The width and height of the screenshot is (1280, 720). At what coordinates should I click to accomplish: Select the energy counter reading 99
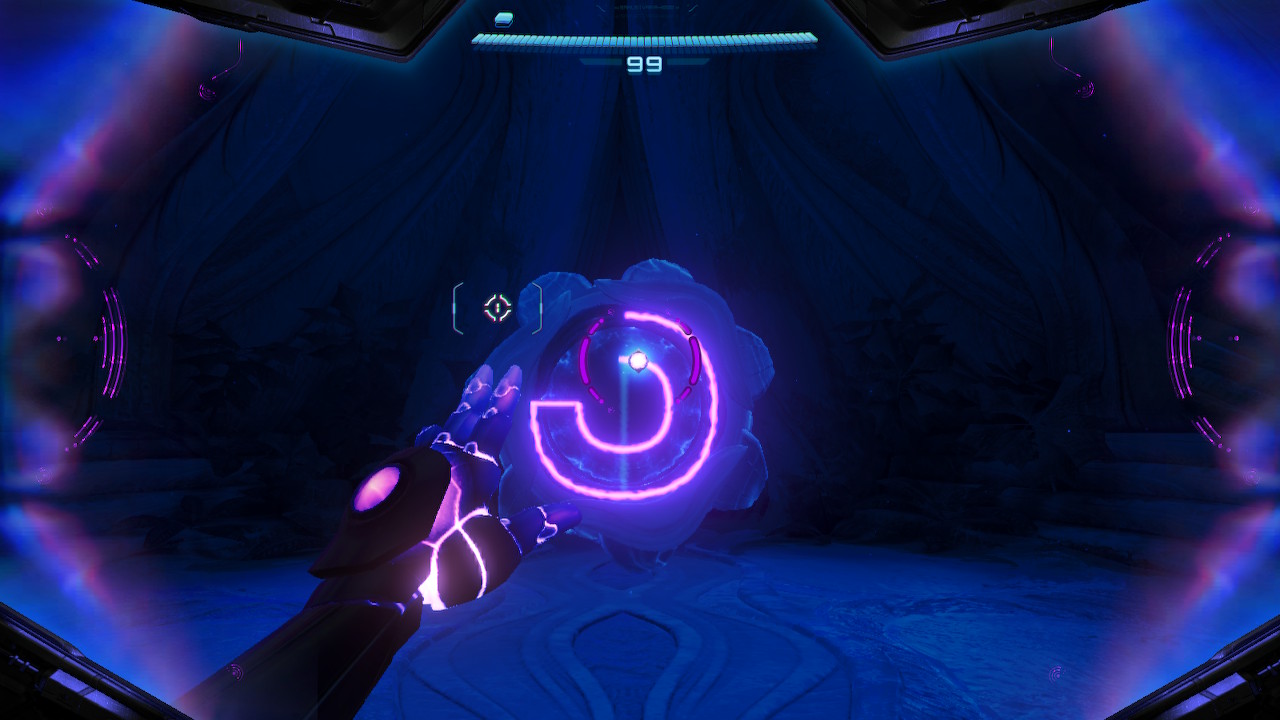click(644, 62)
